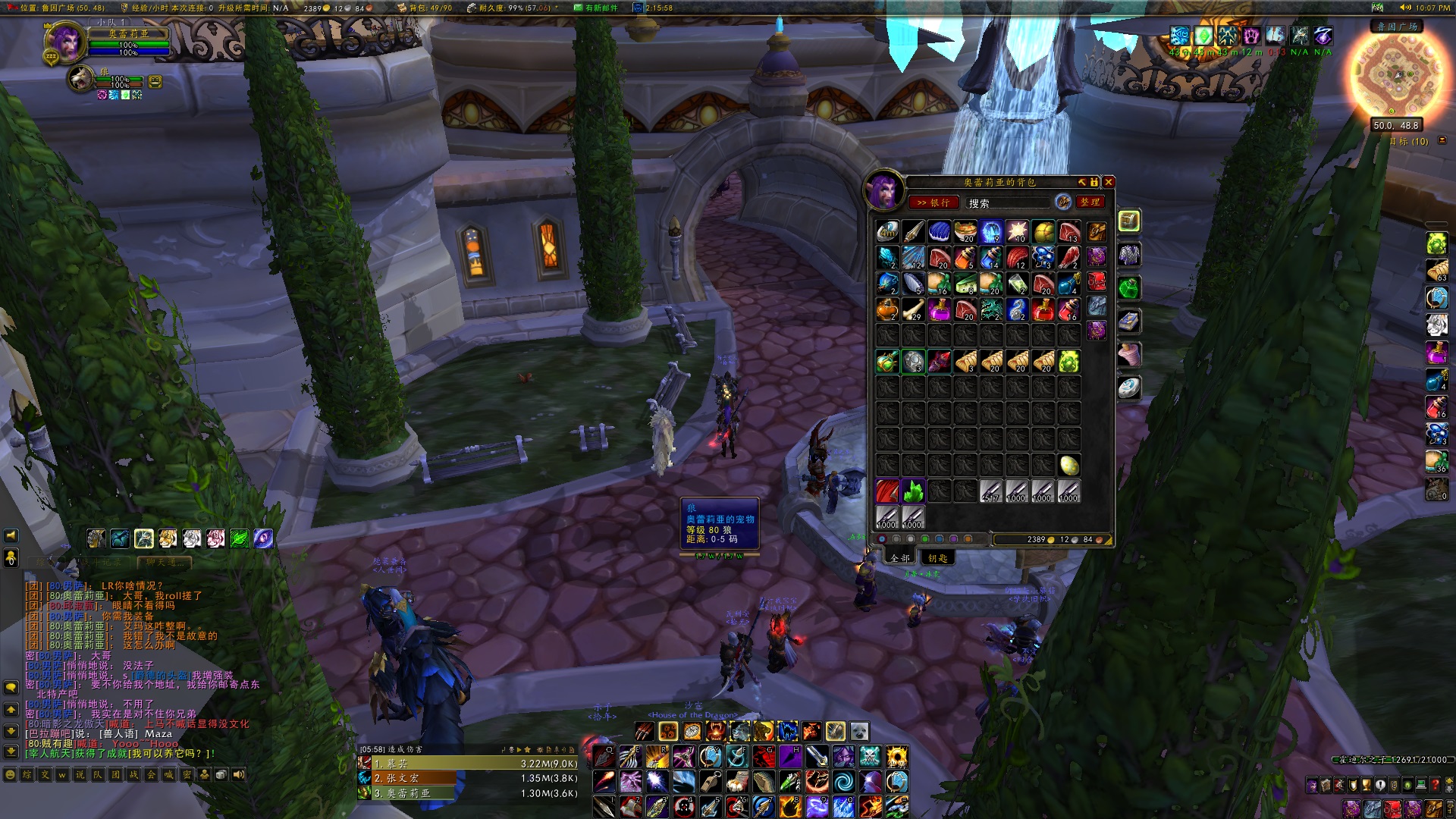Select the spotted yellow egg item

[x=1068, y=465]
